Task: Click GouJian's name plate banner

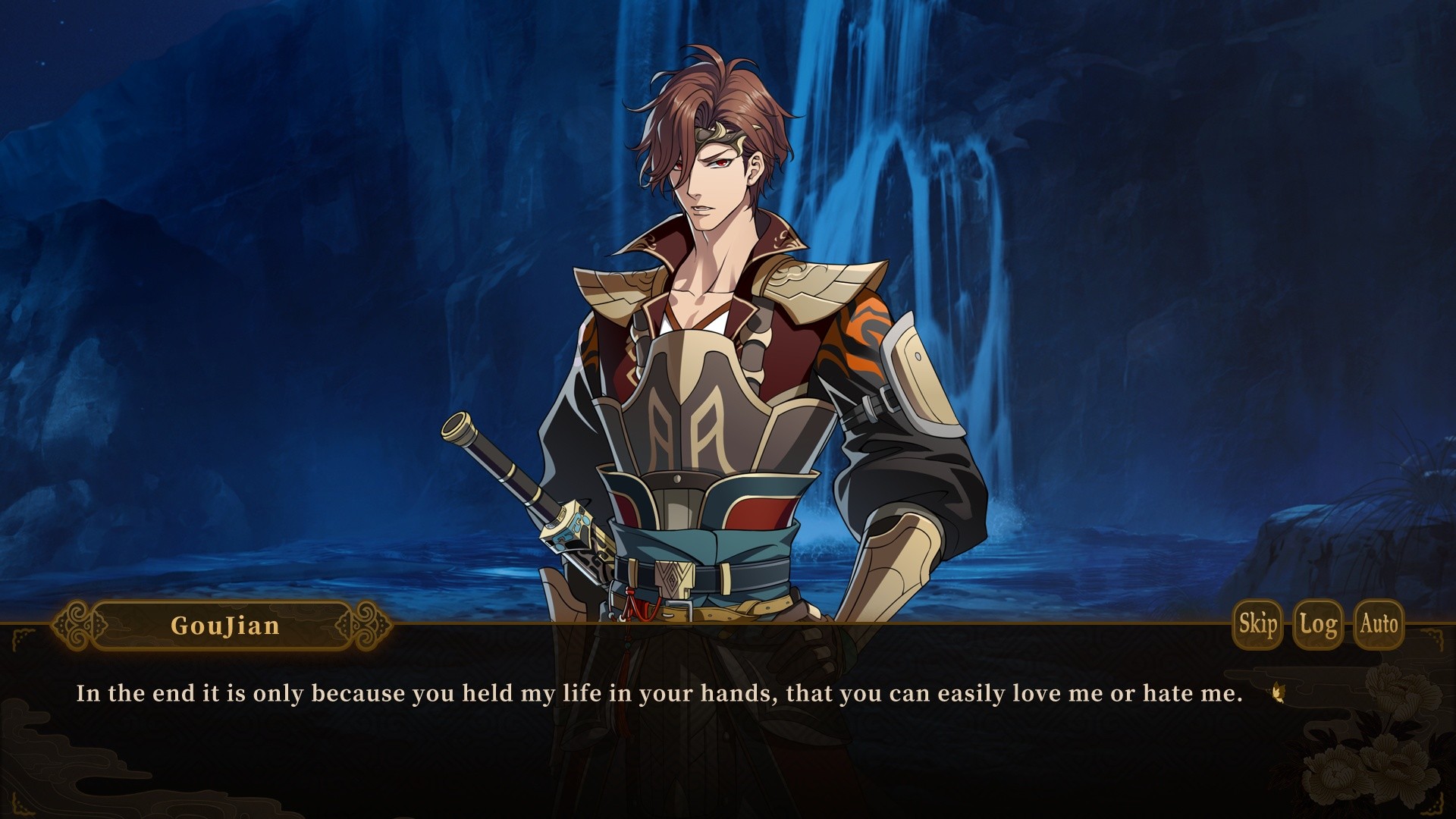Action: pos(224,626)
